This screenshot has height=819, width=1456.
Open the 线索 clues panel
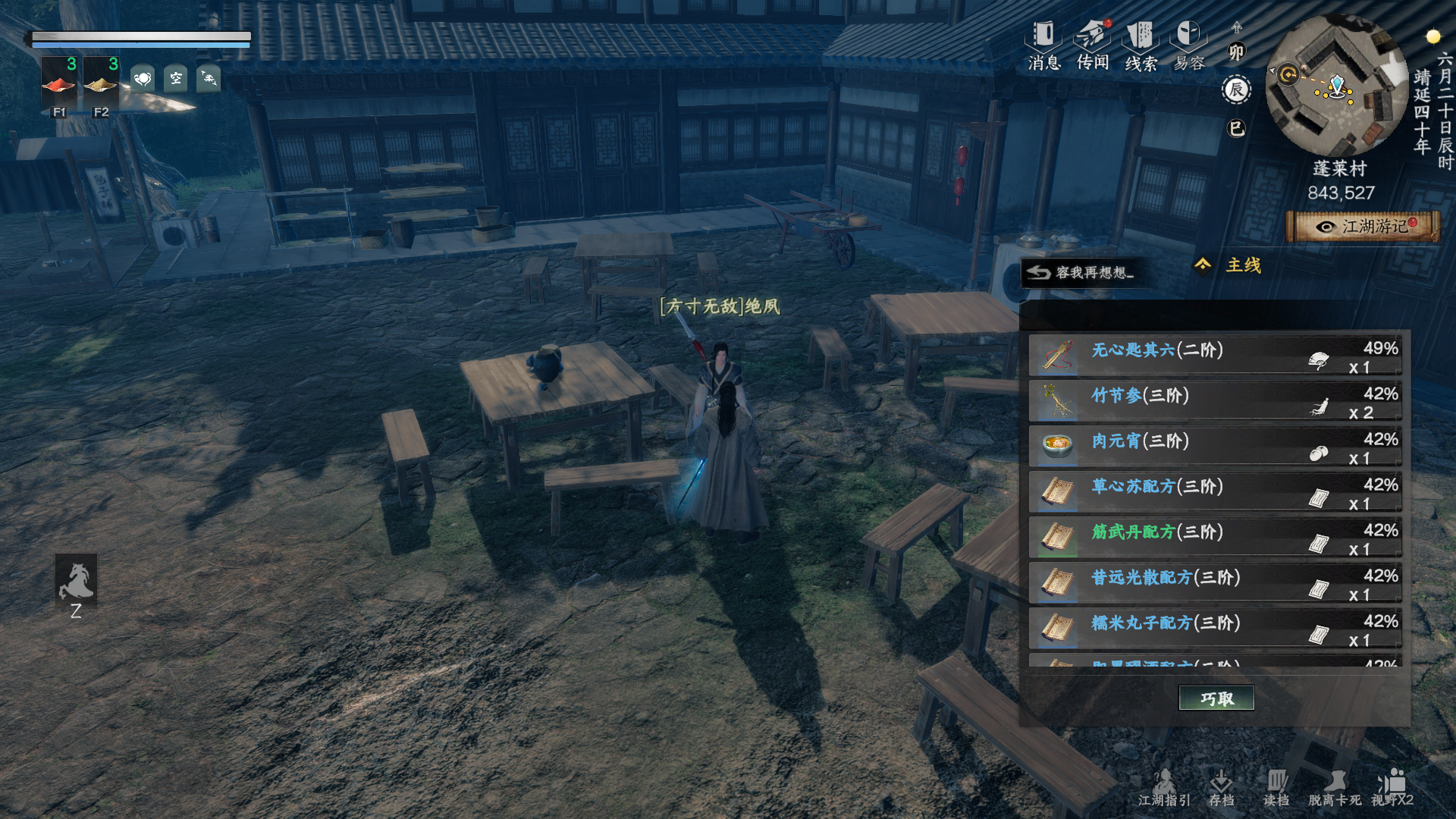pos(1141,45)
